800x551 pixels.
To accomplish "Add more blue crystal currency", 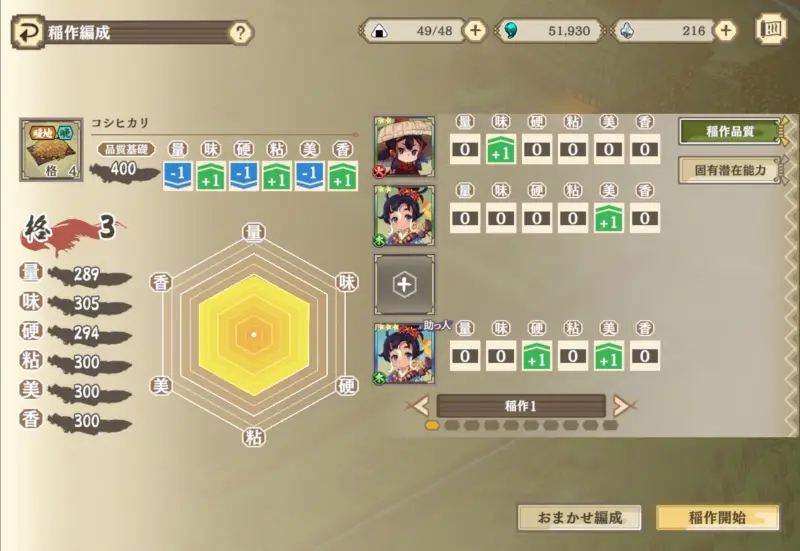I will click(725, 31).
